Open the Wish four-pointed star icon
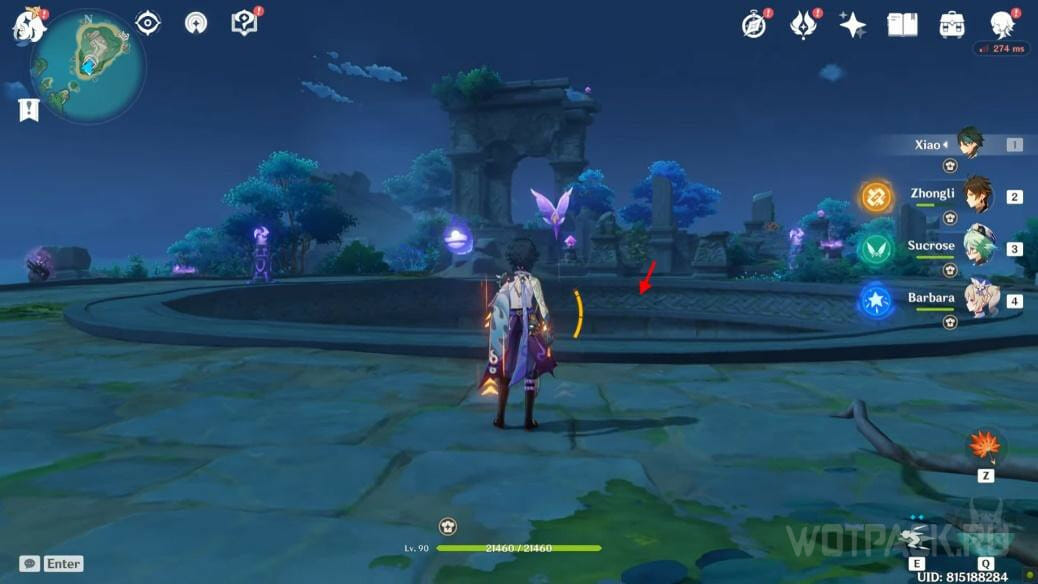The width and height of the screenshot is (1038, 584). (852, 25)
